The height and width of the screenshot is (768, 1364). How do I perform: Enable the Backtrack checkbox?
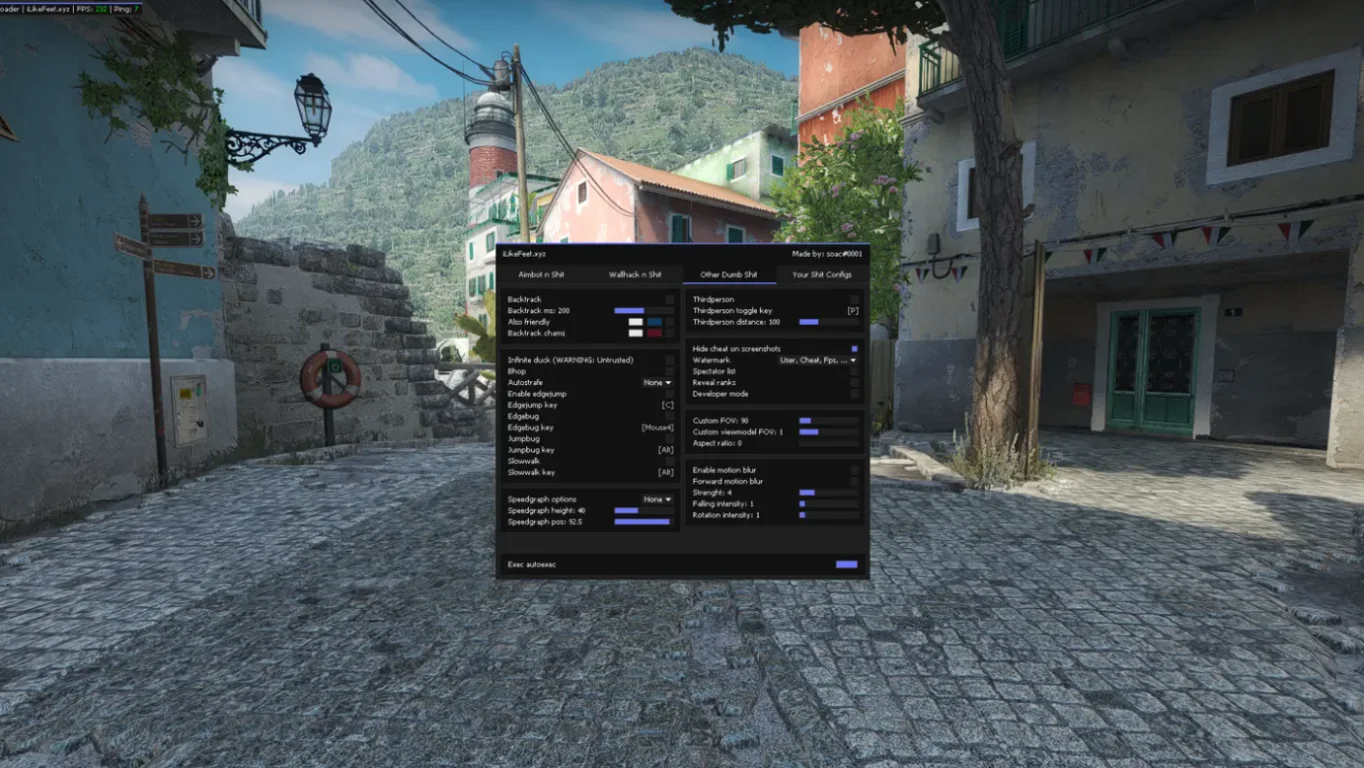[670, 298]
